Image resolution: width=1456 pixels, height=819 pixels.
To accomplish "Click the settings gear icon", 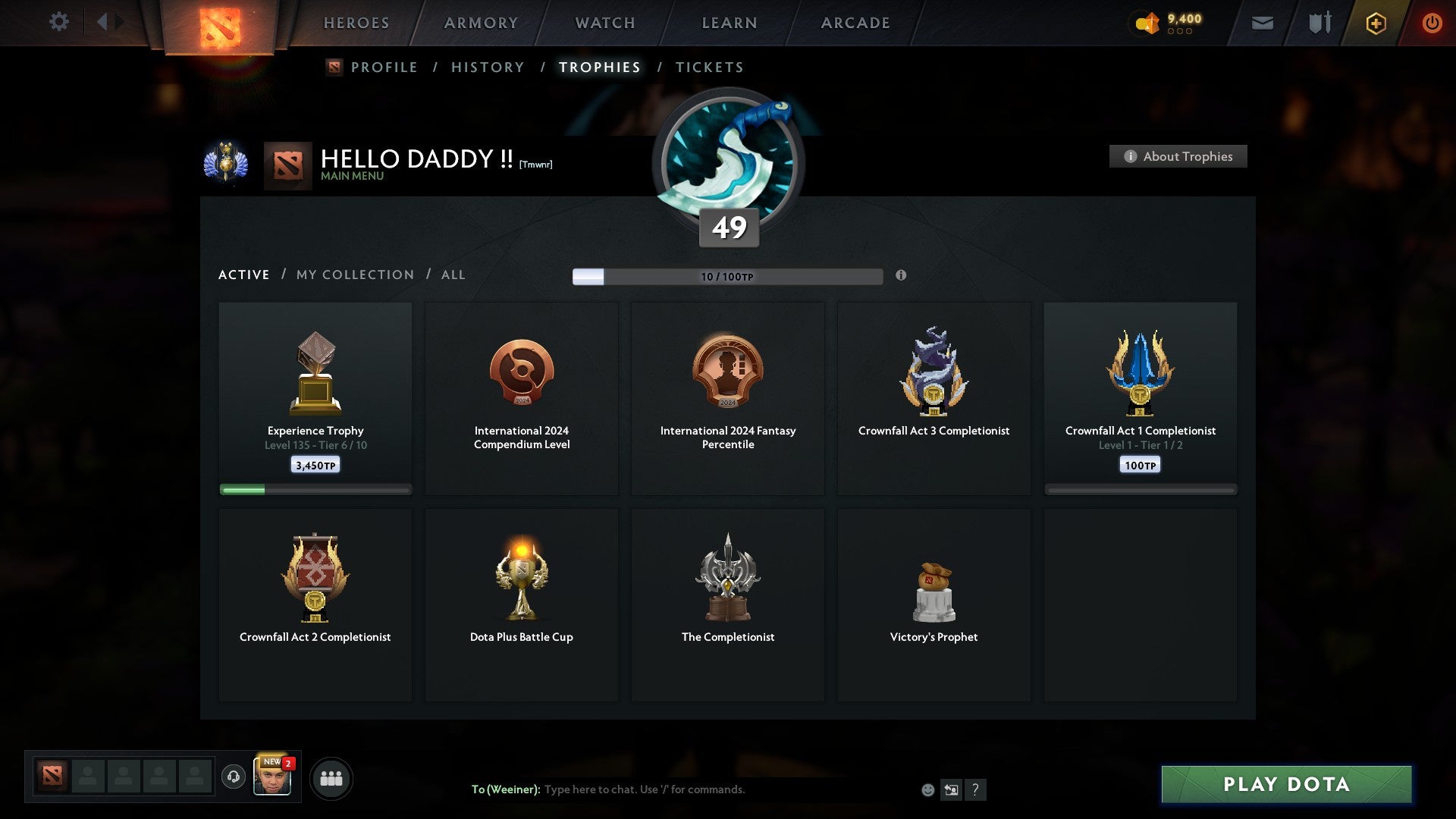I will pyautogui.click(x=59, y=21).
